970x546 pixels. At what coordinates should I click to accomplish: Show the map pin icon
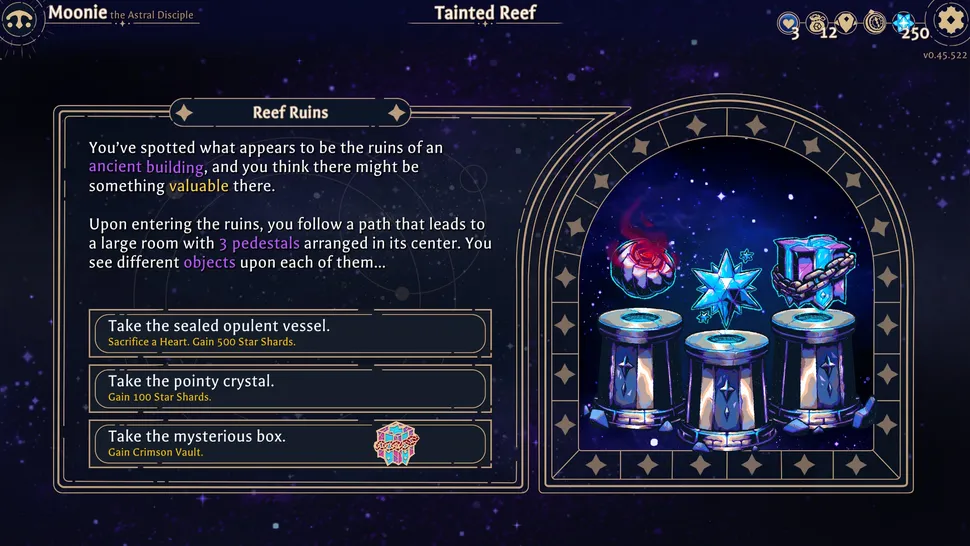847,22
